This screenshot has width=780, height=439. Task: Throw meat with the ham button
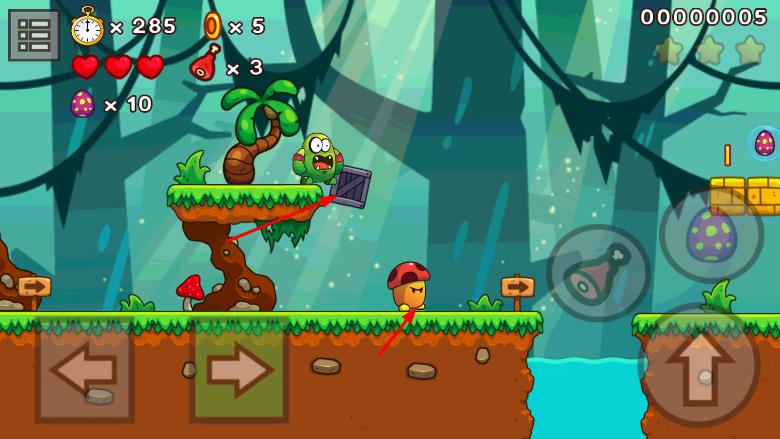[598, 272]
